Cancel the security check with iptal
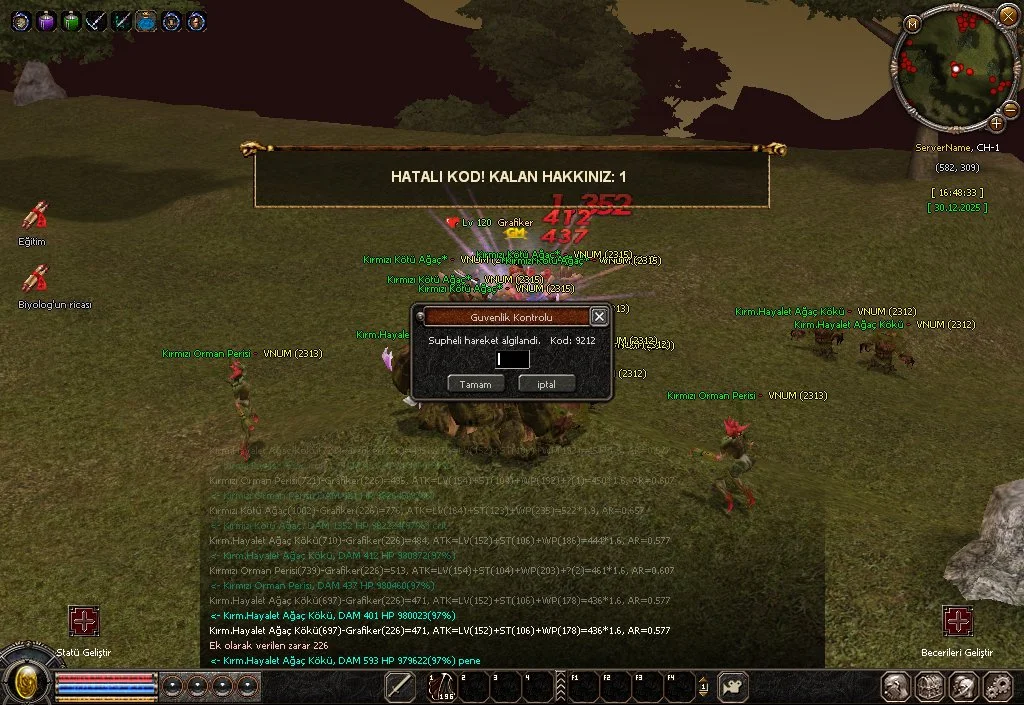This screenshot has height=705, width=1024. [546, 384]
